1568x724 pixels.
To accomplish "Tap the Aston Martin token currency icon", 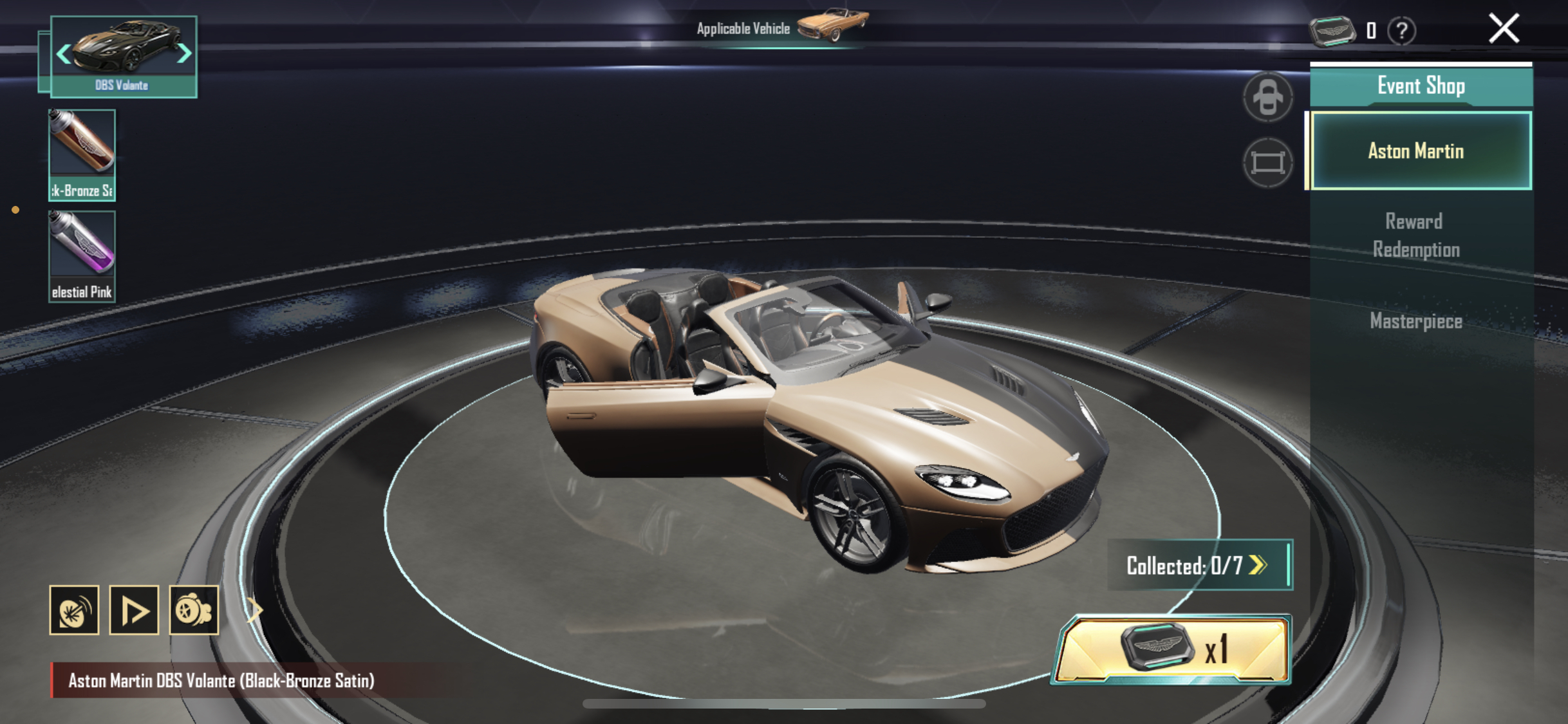I will coord(1332,30).
